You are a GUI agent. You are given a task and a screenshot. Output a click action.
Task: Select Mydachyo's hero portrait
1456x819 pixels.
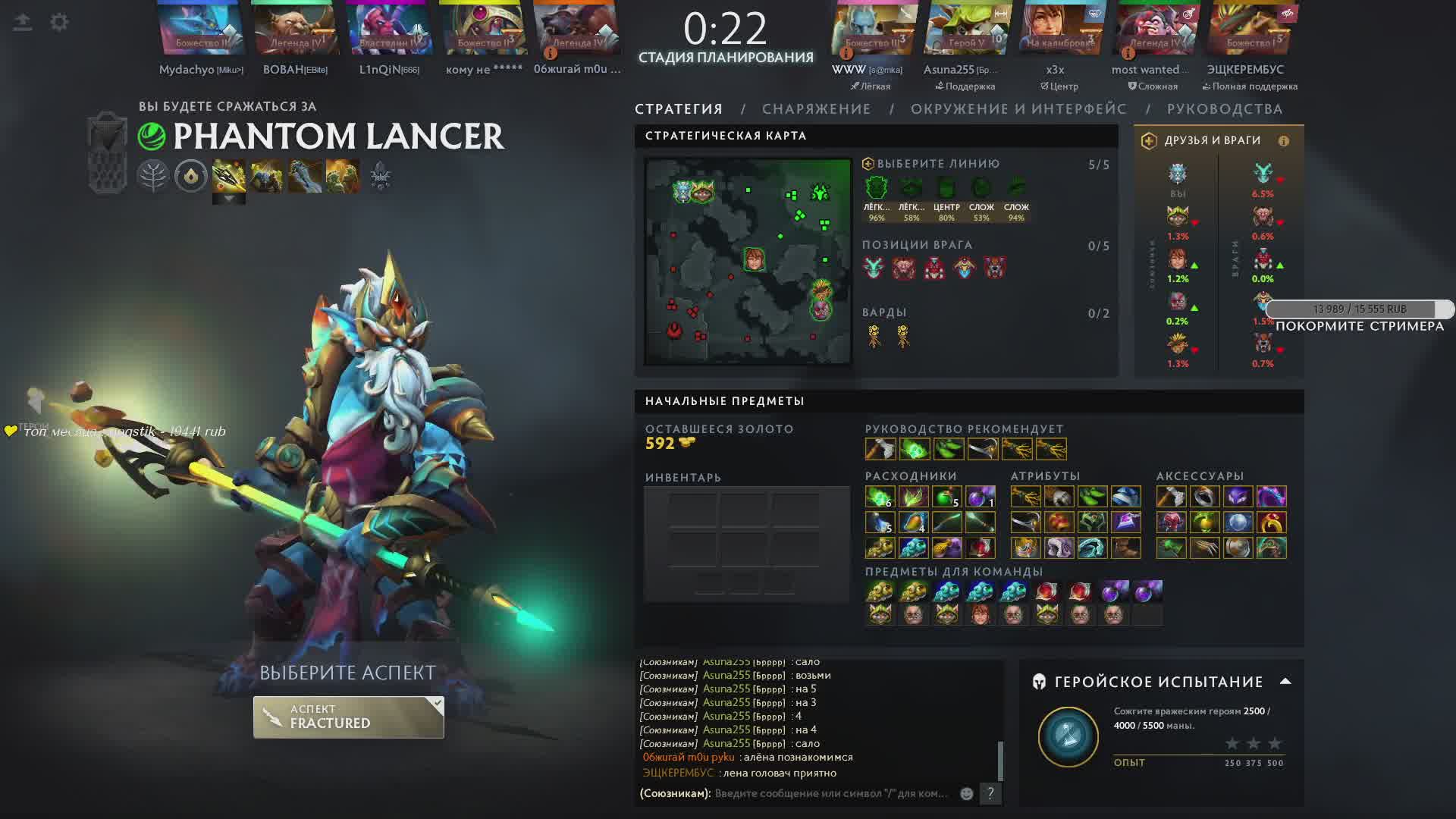(x=201, y=30)
